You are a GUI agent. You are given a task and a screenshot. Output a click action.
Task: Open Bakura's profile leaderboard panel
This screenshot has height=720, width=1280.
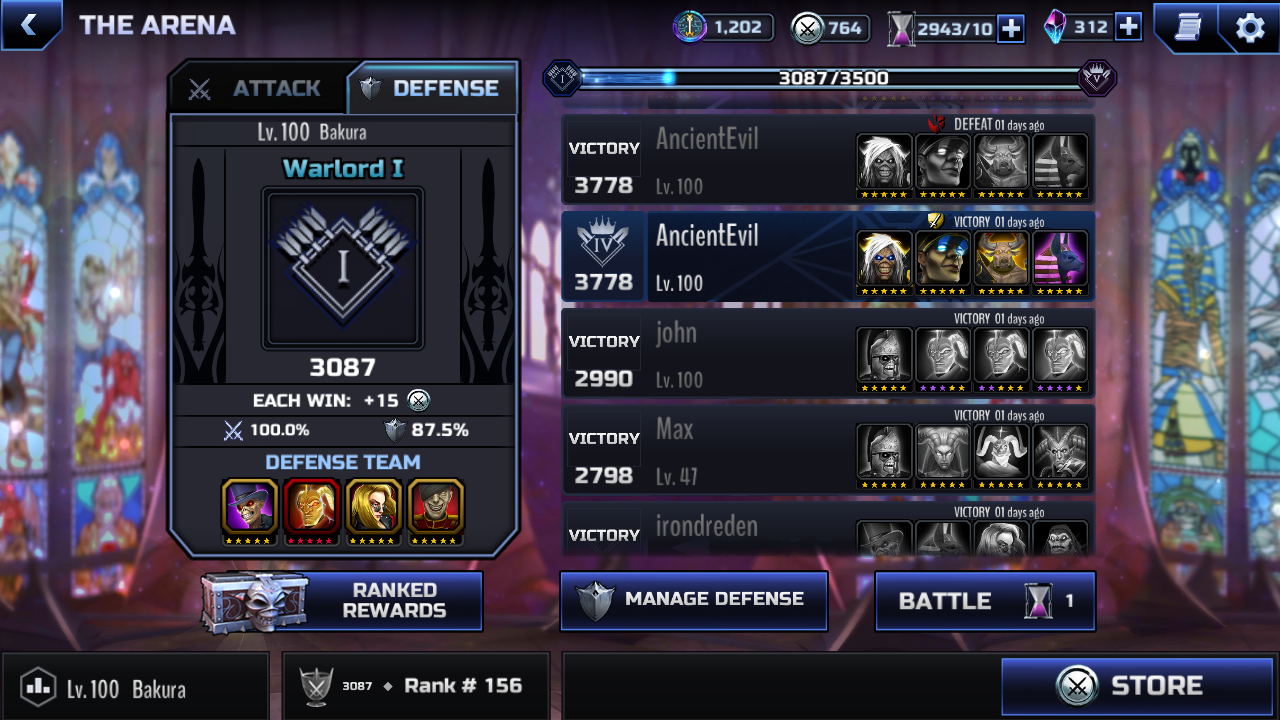pyautogui.click(x=135, y=687)
